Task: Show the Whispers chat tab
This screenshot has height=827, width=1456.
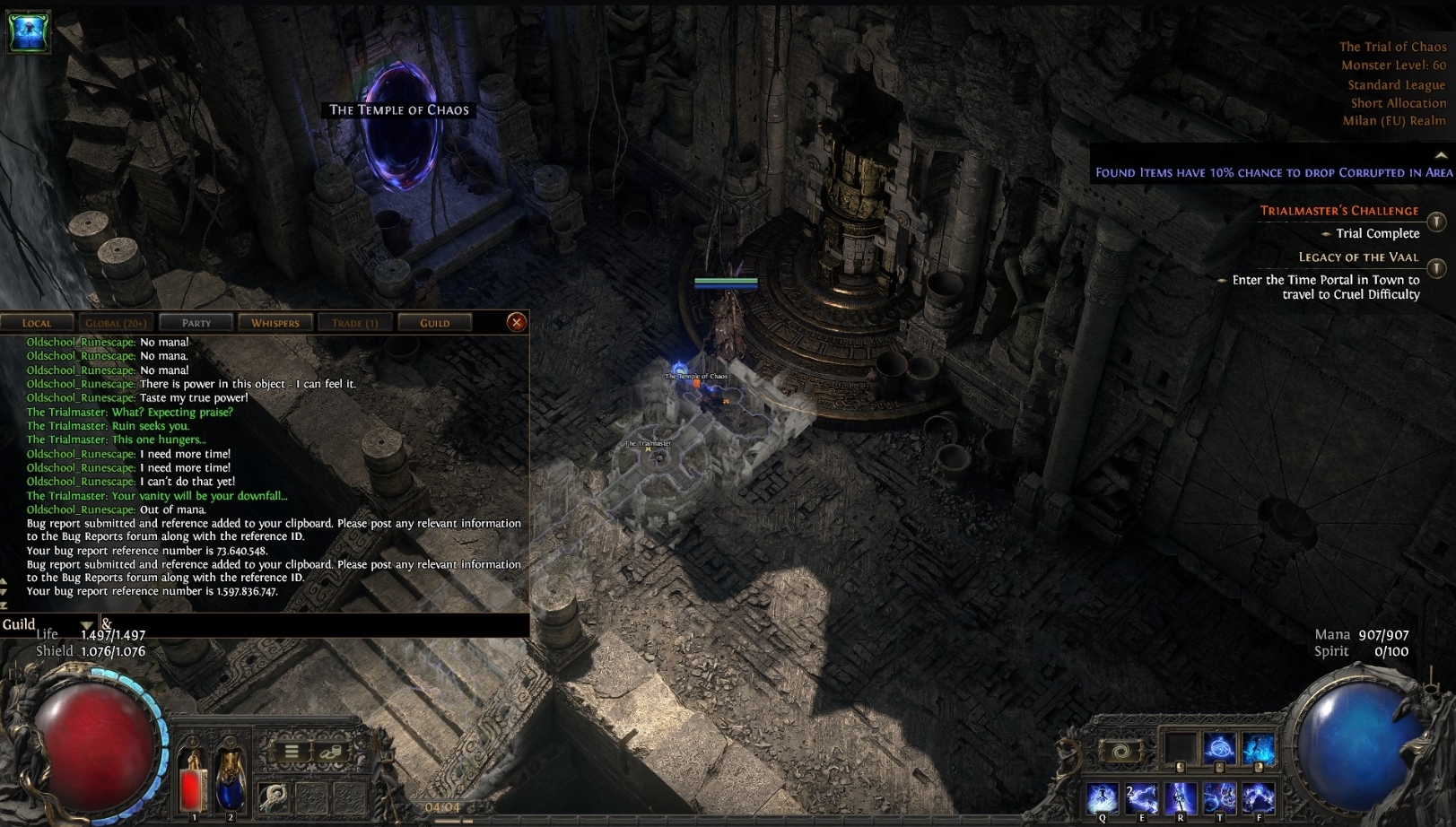Action: (x=275, y=323)
